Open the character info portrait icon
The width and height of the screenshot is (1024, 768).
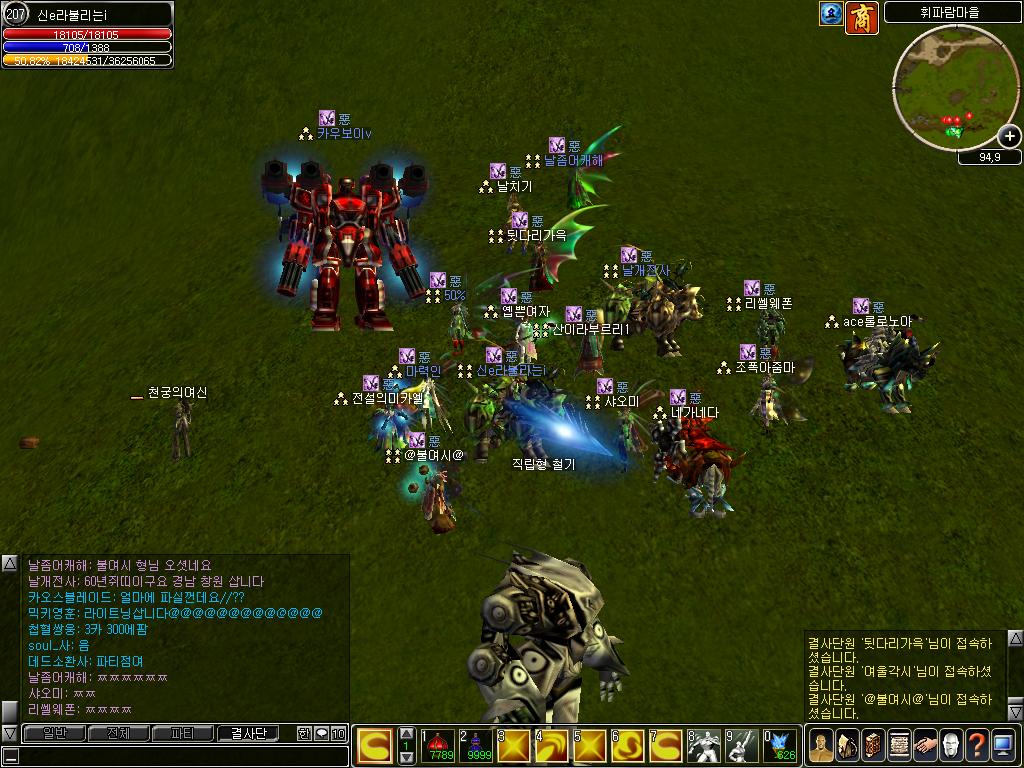coord(820,745)
